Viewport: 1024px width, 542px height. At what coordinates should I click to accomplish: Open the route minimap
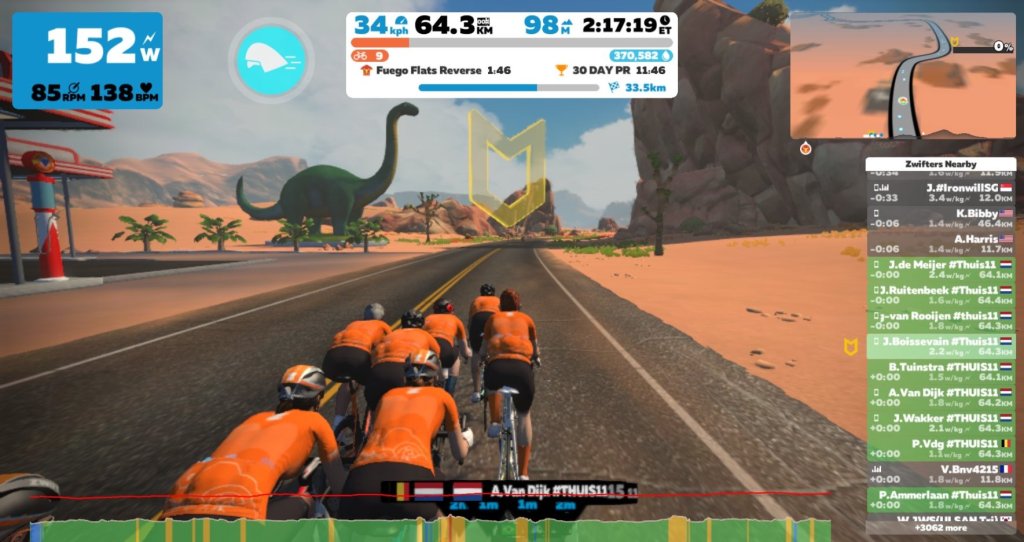[x=902, y=76]
